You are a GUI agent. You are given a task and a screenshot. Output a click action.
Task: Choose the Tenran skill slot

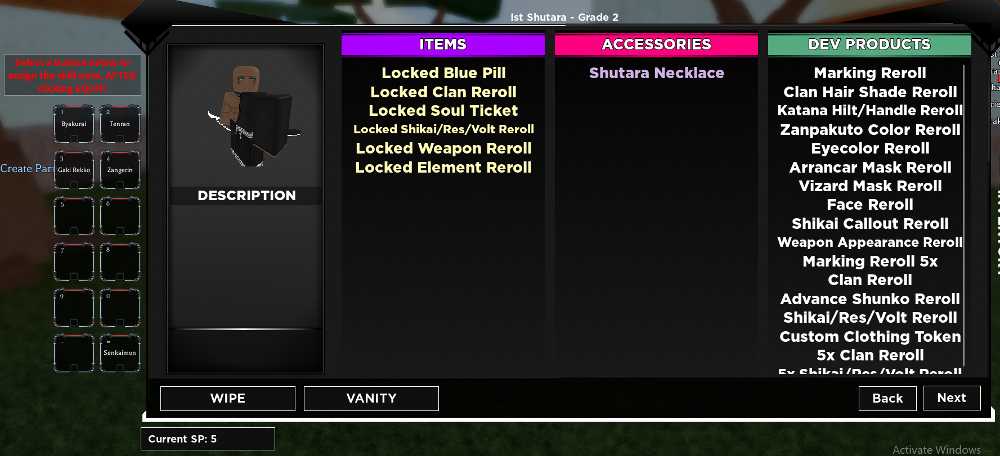click(120, 124)
